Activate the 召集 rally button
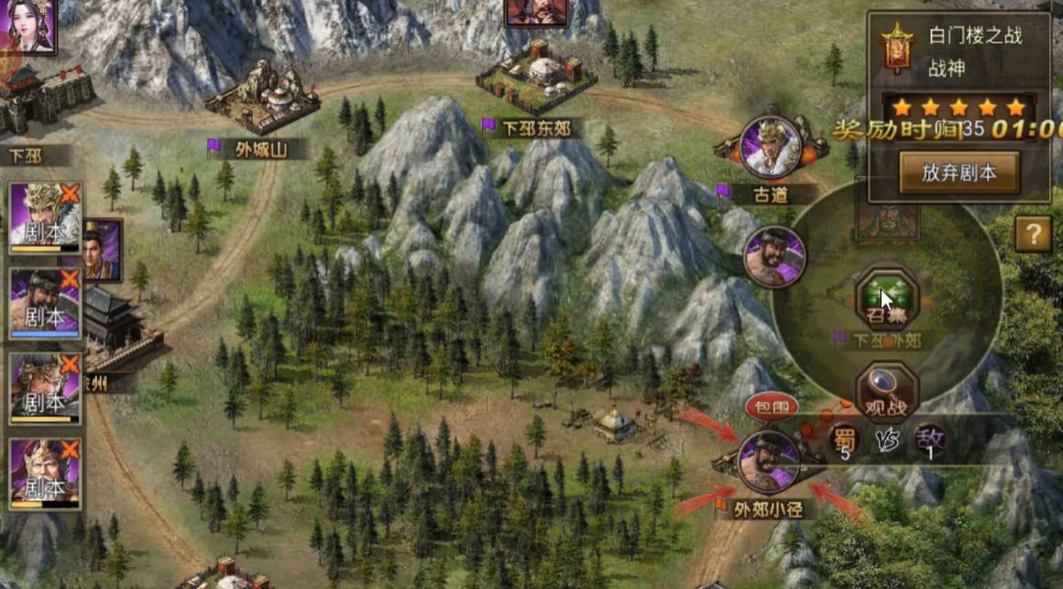Viewport: 1063px width, 589px height. coord(886,299)
